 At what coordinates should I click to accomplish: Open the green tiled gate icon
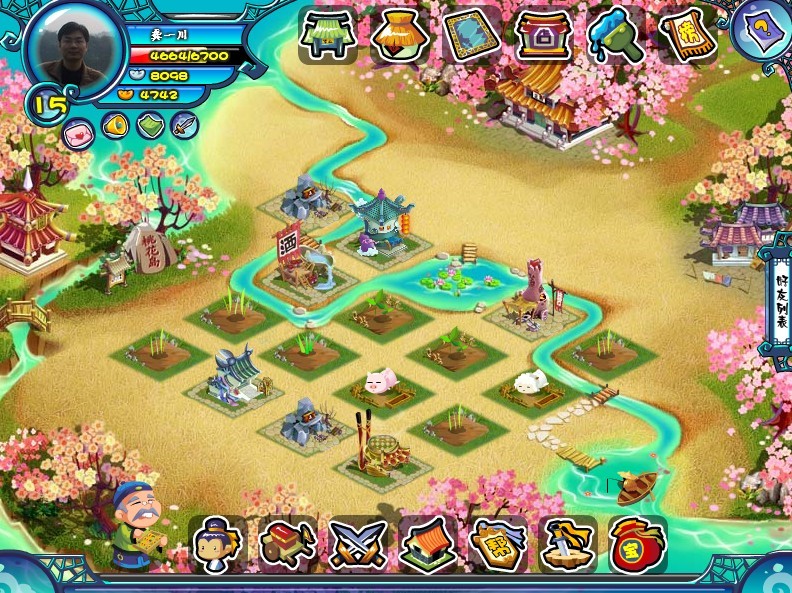click(x=328, y=36)
